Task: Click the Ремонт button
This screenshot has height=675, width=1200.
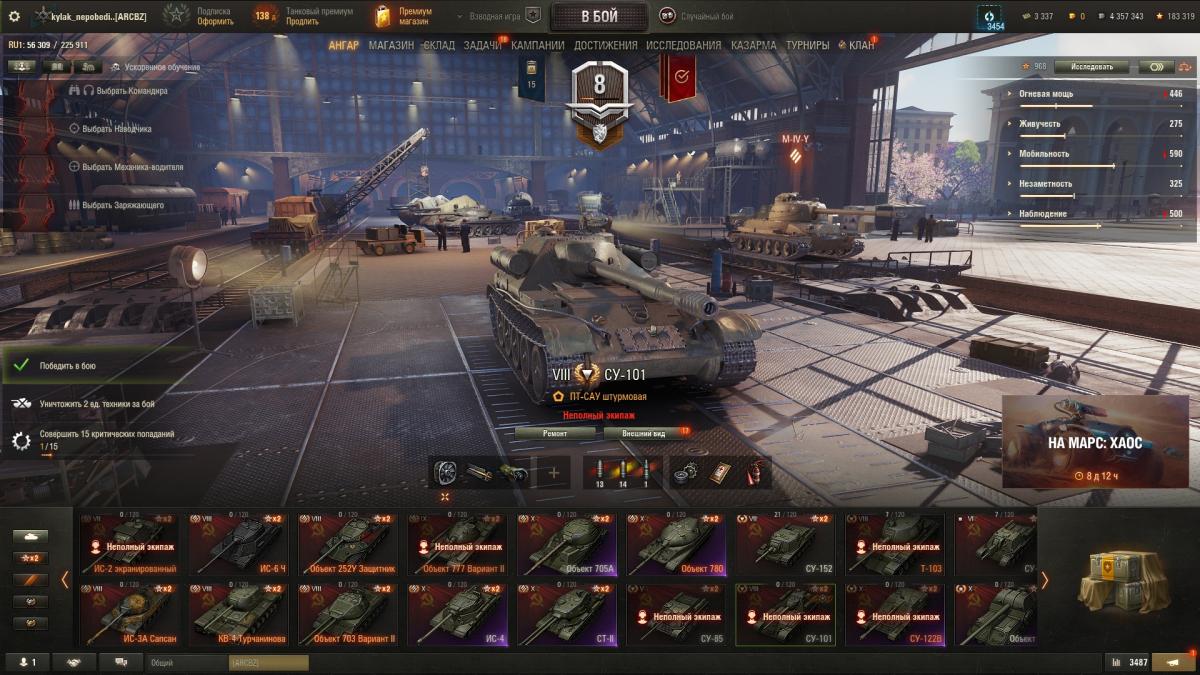Action: point(555,433)
